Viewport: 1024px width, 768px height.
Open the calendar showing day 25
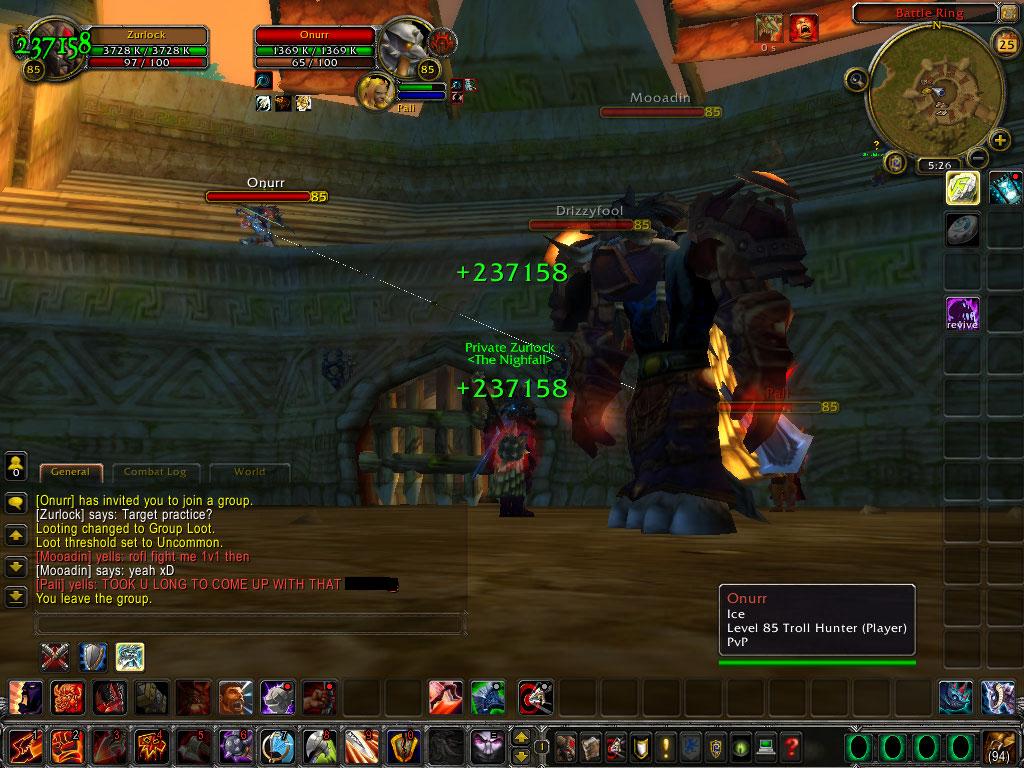click(1005, 42)
